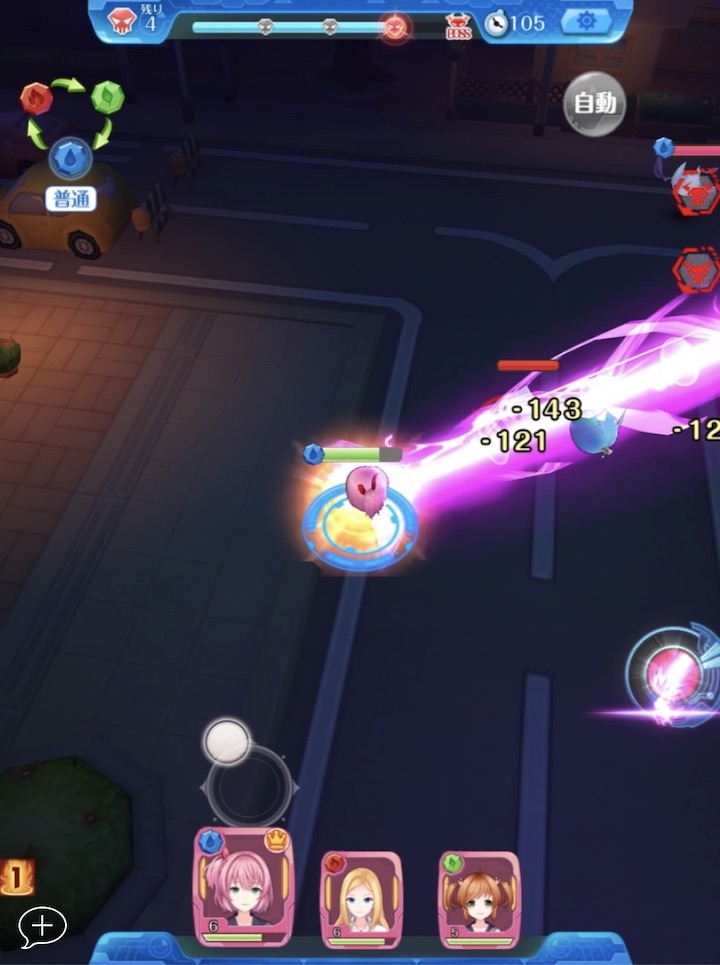The image size is (720, 965).
Task: Tap the white virtual joystick knob
Action: [x=227, y=741]
